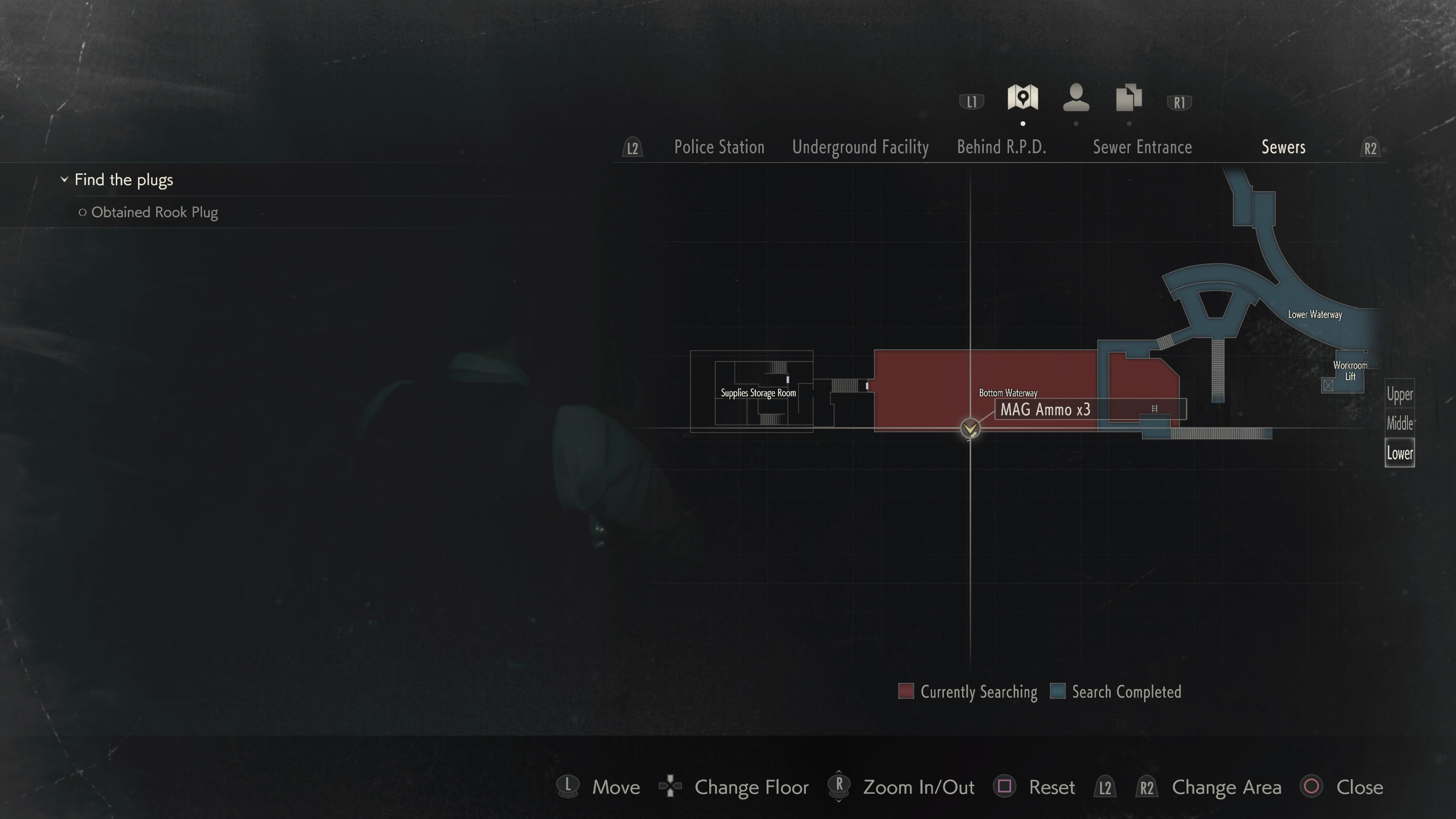Click the red Currently Searching legend swatch

tap(905, 691)
